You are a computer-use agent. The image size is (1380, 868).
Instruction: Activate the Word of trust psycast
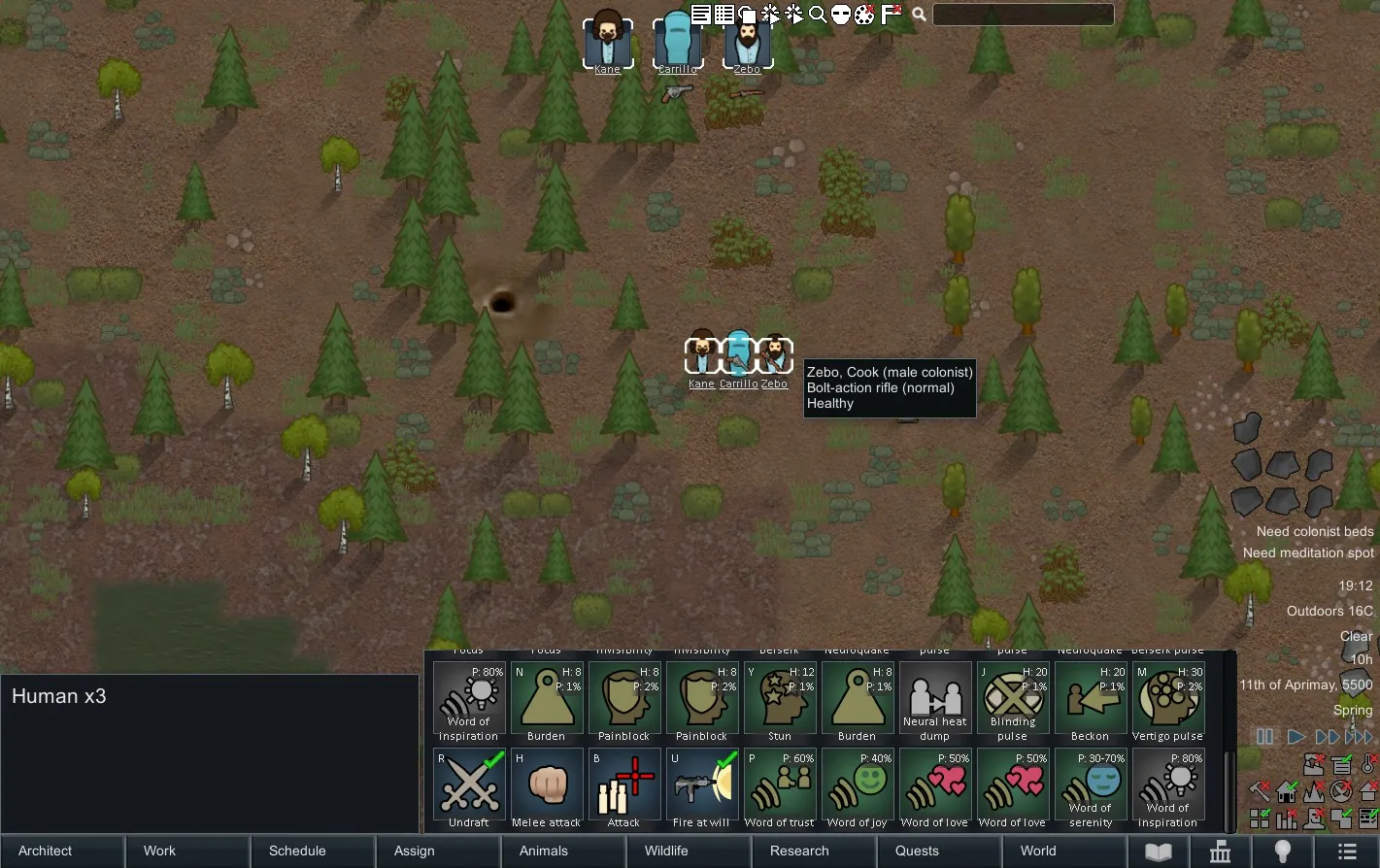point(780,786)
